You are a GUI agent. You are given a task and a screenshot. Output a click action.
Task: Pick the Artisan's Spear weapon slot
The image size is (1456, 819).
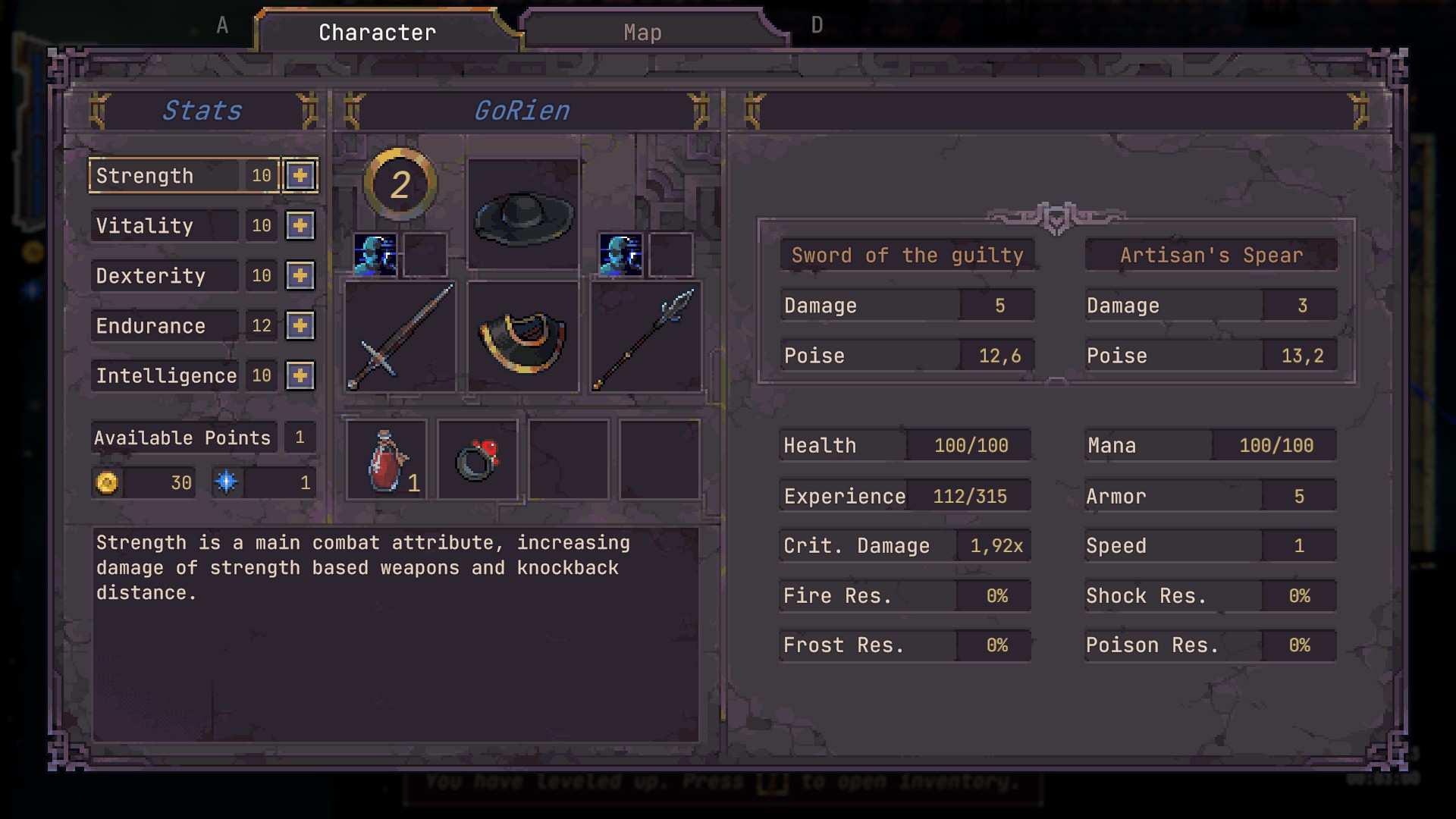(645, 337)
